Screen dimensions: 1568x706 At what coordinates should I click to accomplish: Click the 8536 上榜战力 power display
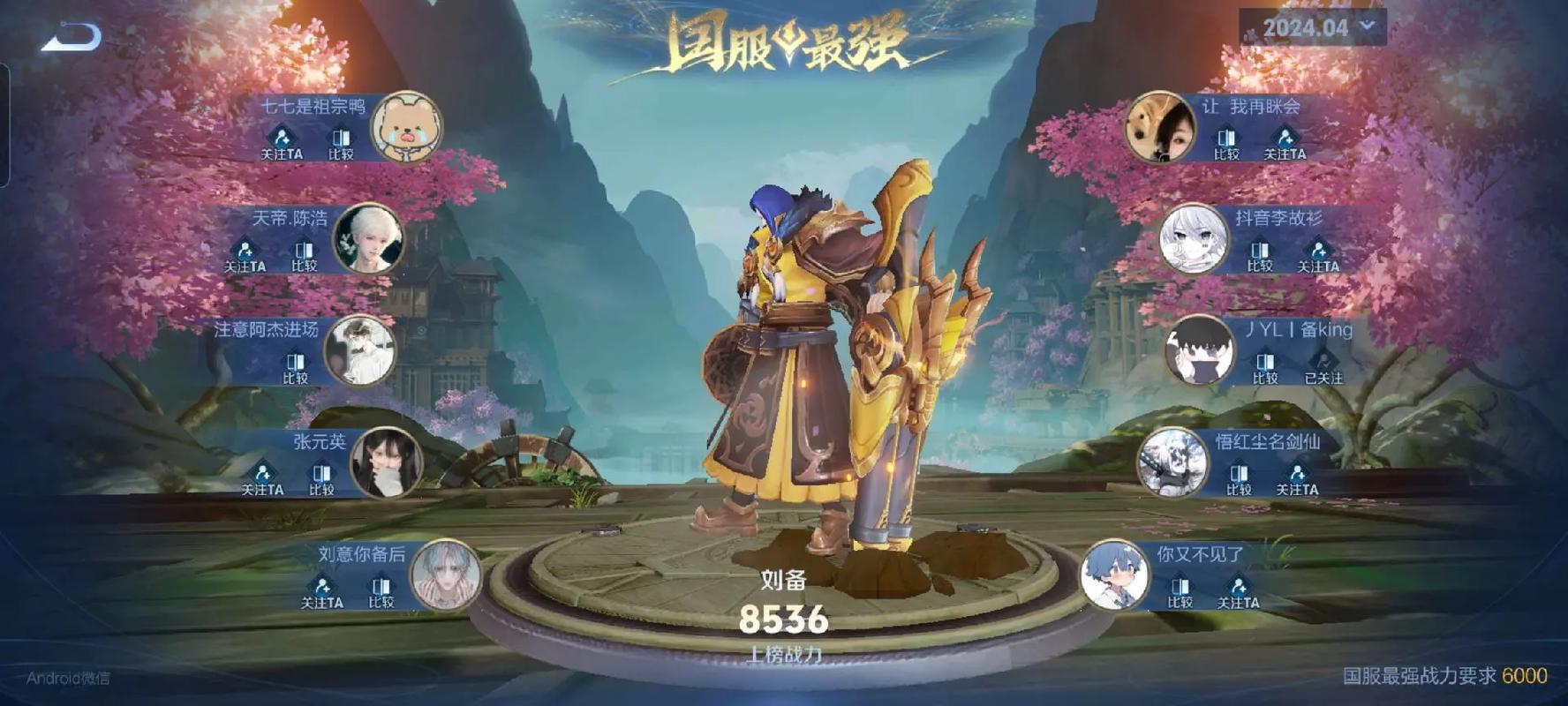click(784, 621)
